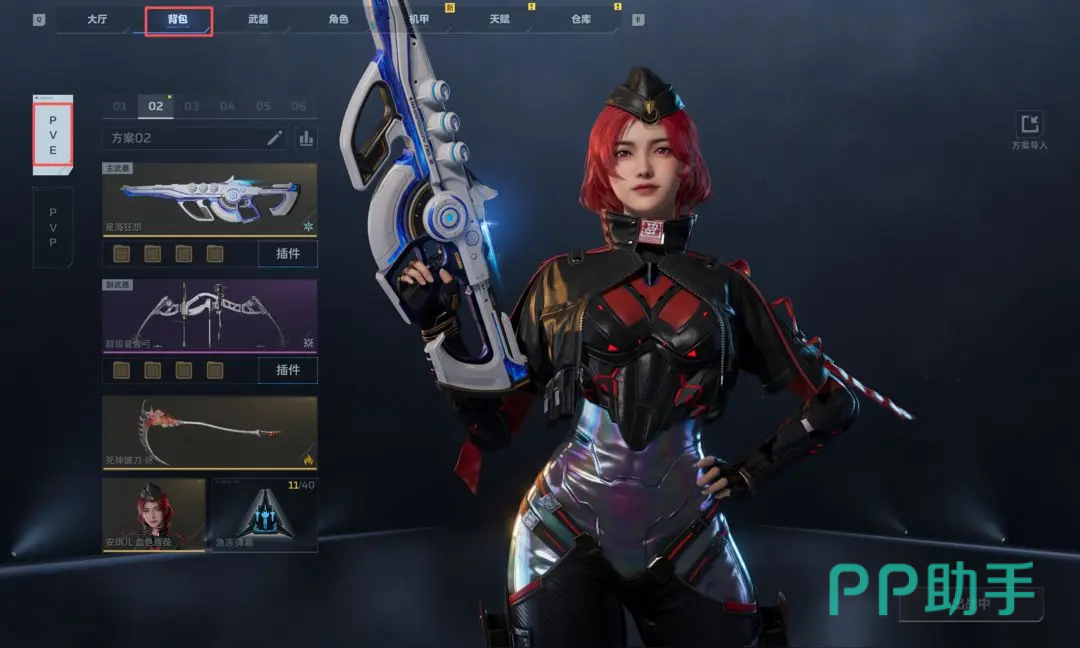This screenshot has height=648, width=1080.
Task: Select the 角色 character tab
Action: pyautogui.click(x=339, y=20)
